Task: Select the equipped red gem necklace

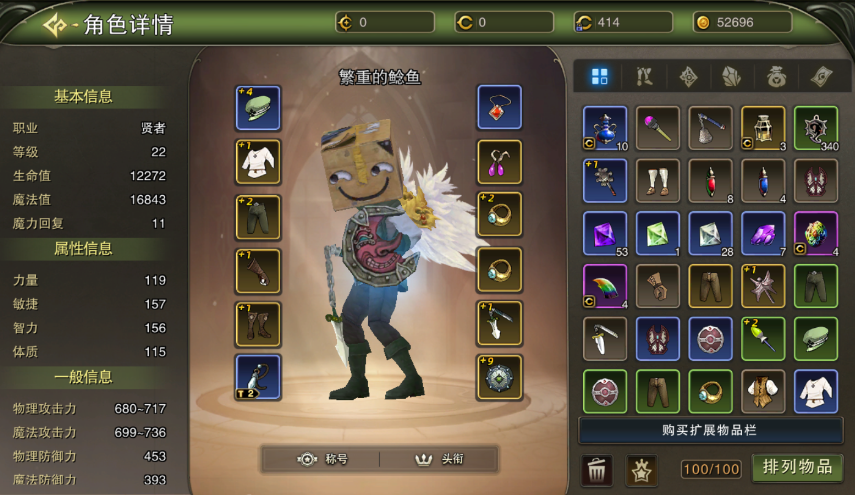Action: [x=499, y=107]
